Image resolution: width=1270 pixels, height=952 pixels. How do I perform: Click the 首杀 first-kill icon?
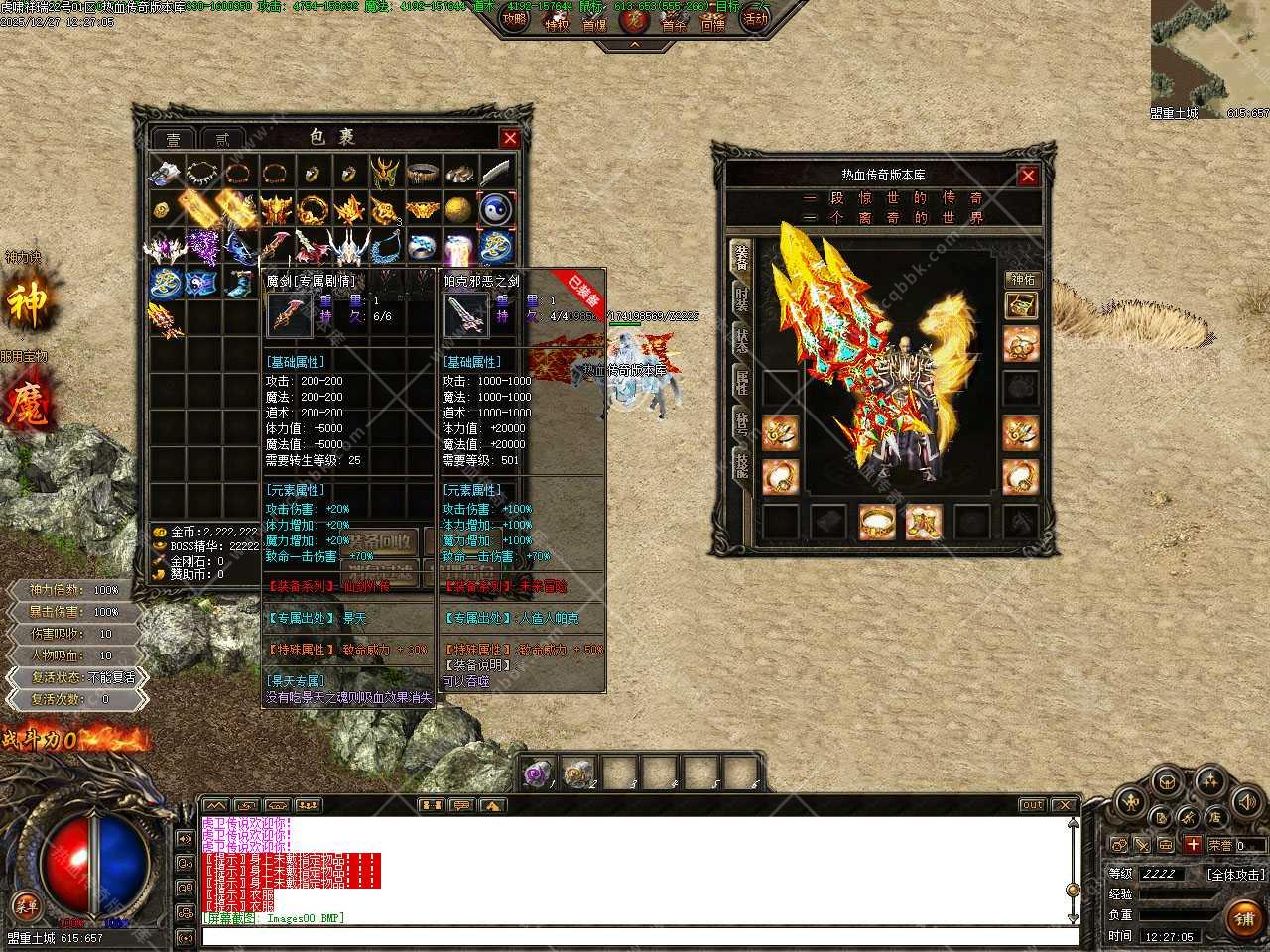click(674, 24)
